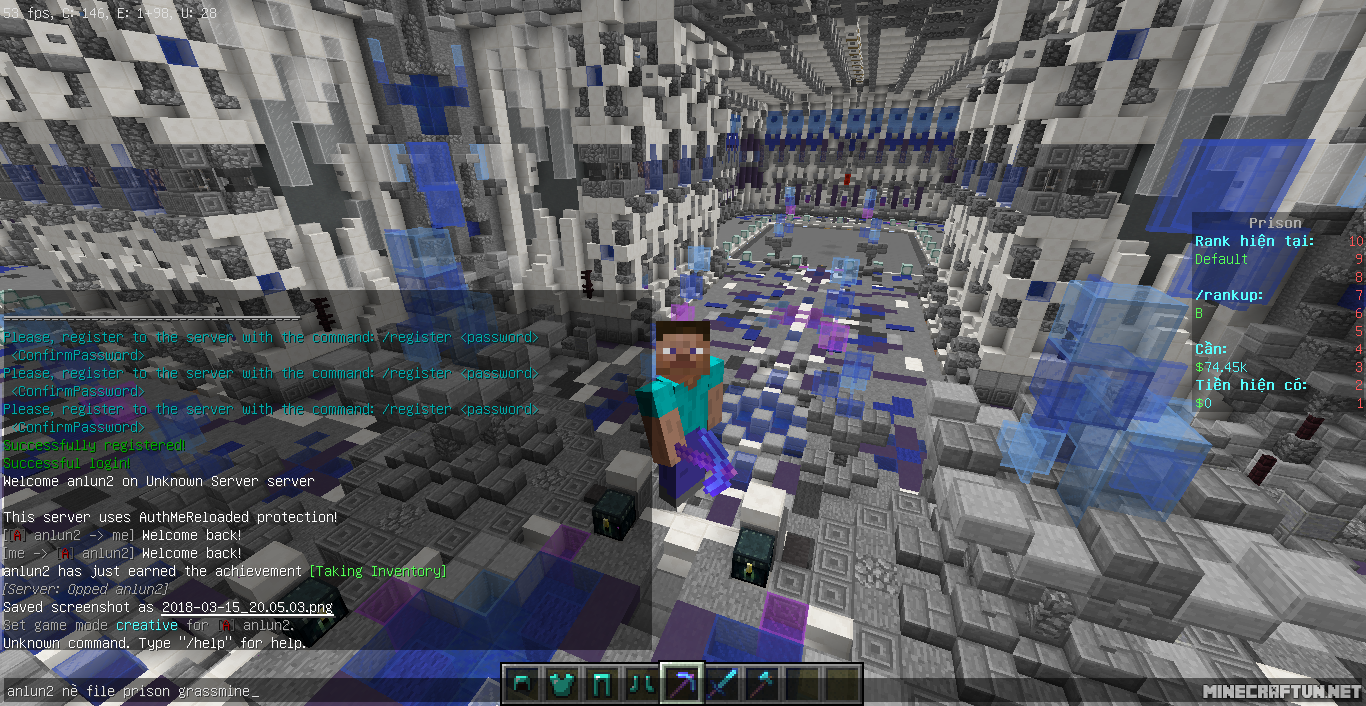Click the chat text input field
Image resolution: width=1366 pixels, height=706 pixels.
(x=250, y=691)
